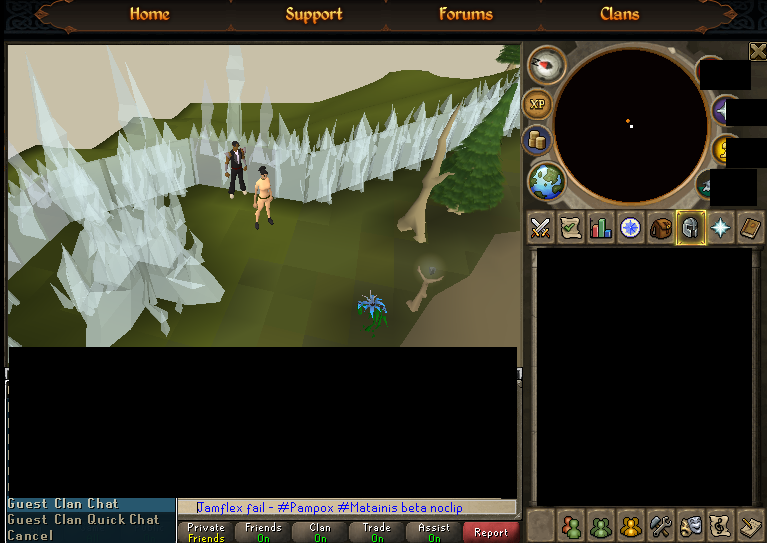Hit the red Report button
Viewport: 767px width, 543px height.
(491, 532)
